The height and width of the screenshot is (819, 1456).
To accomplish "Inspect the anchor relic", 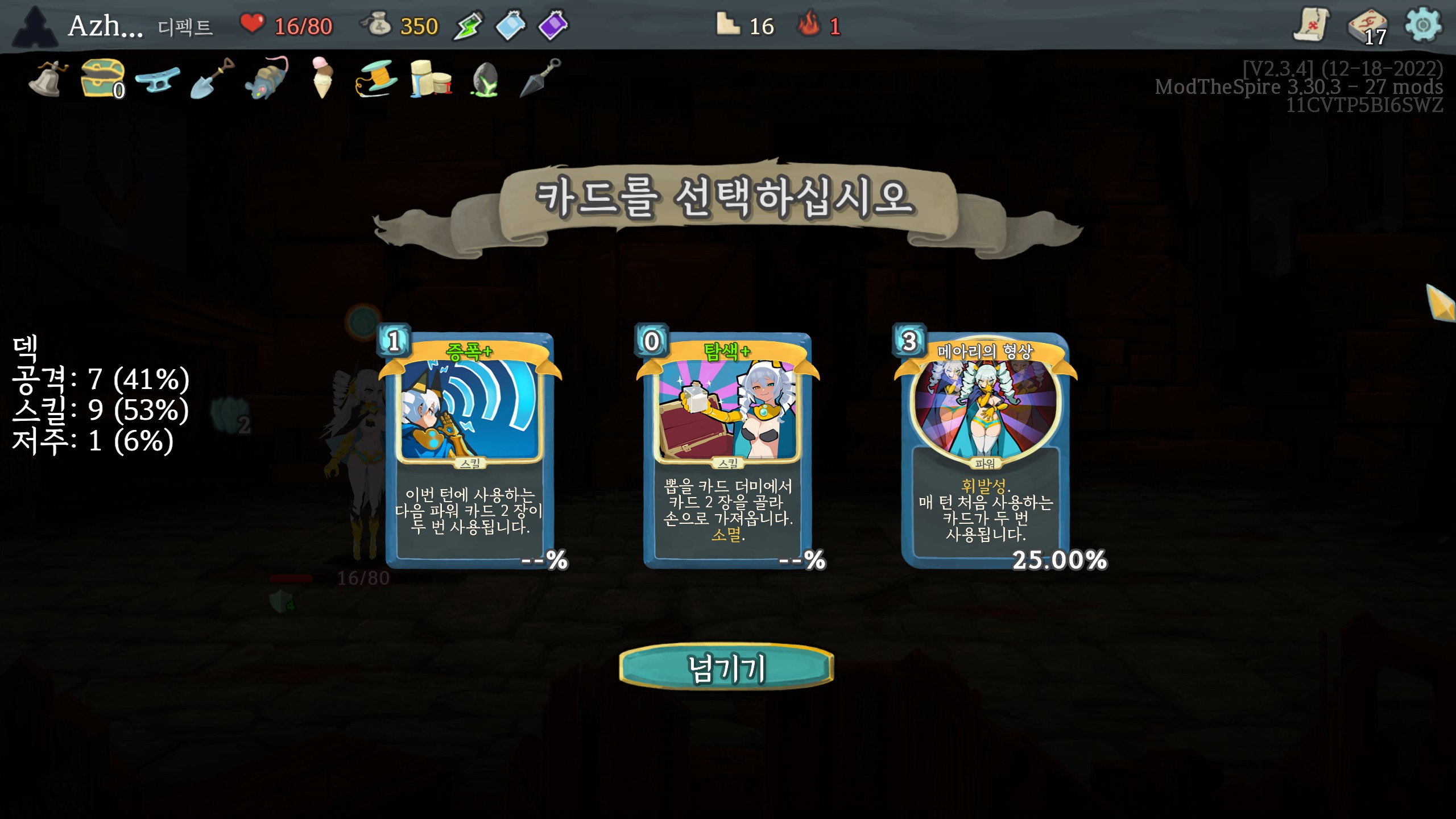I will (x=158, y=79).
